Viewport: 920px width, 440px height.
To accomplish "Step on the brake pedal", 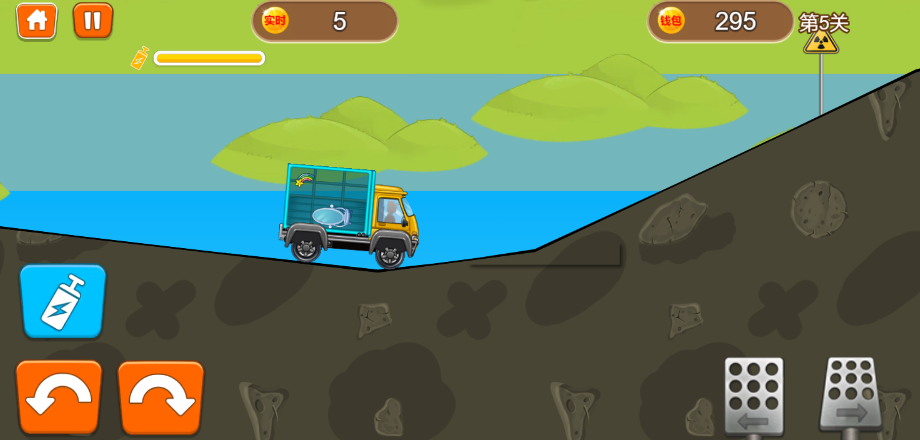I will pos(754,396).
